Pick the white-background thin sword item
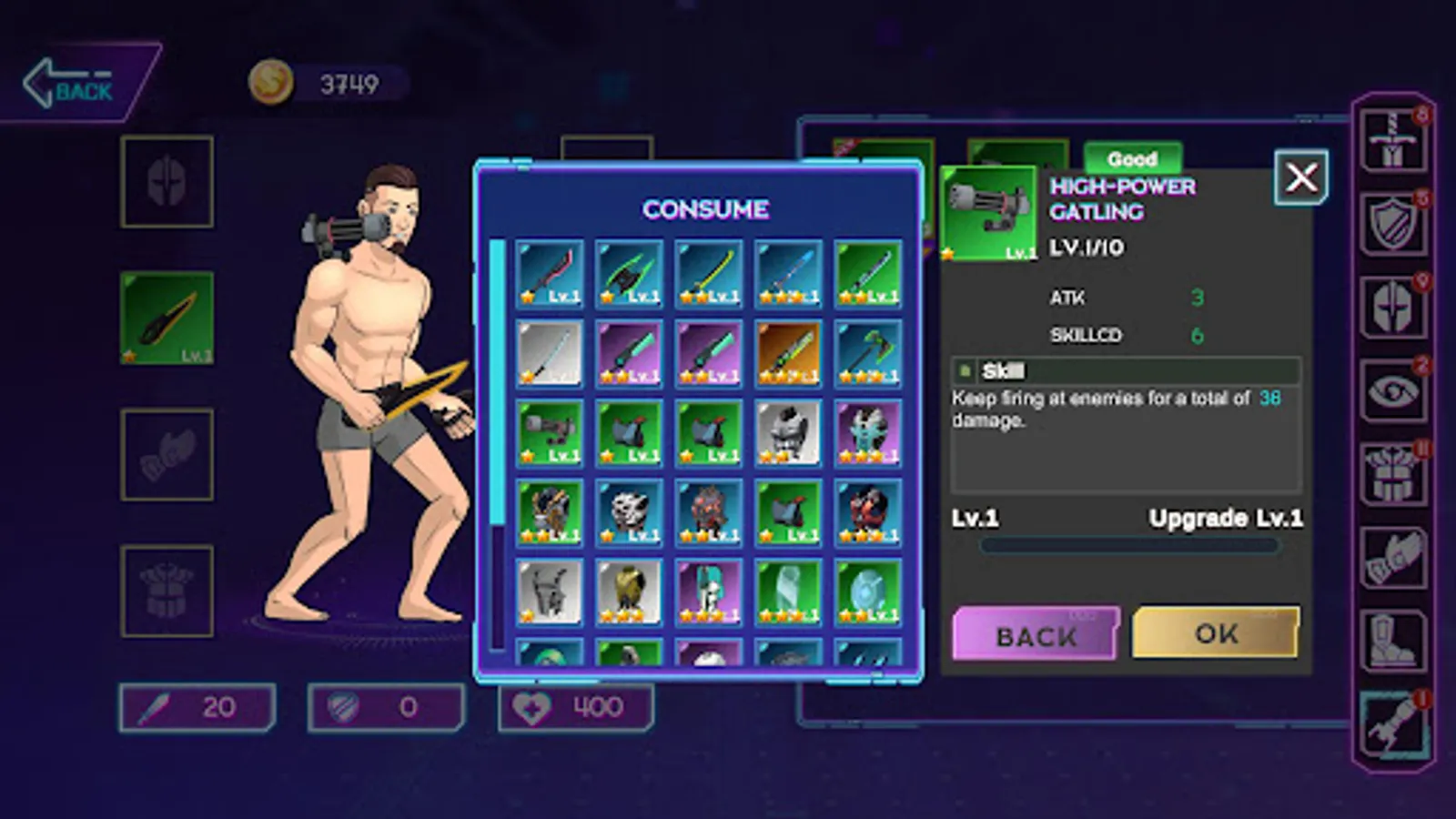This screenshot has height=819, width=1456. [x=550, y=353]
